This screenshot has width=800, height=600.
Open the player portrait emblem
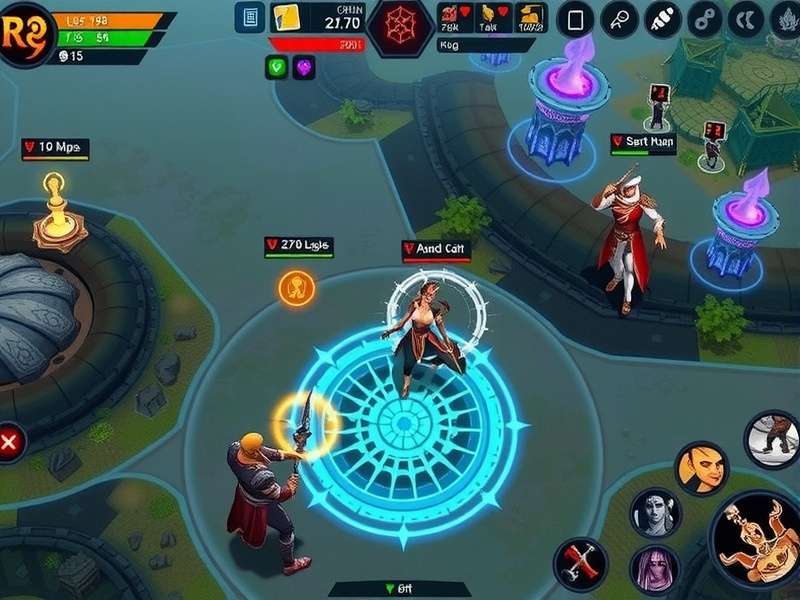tap(24, 32)
